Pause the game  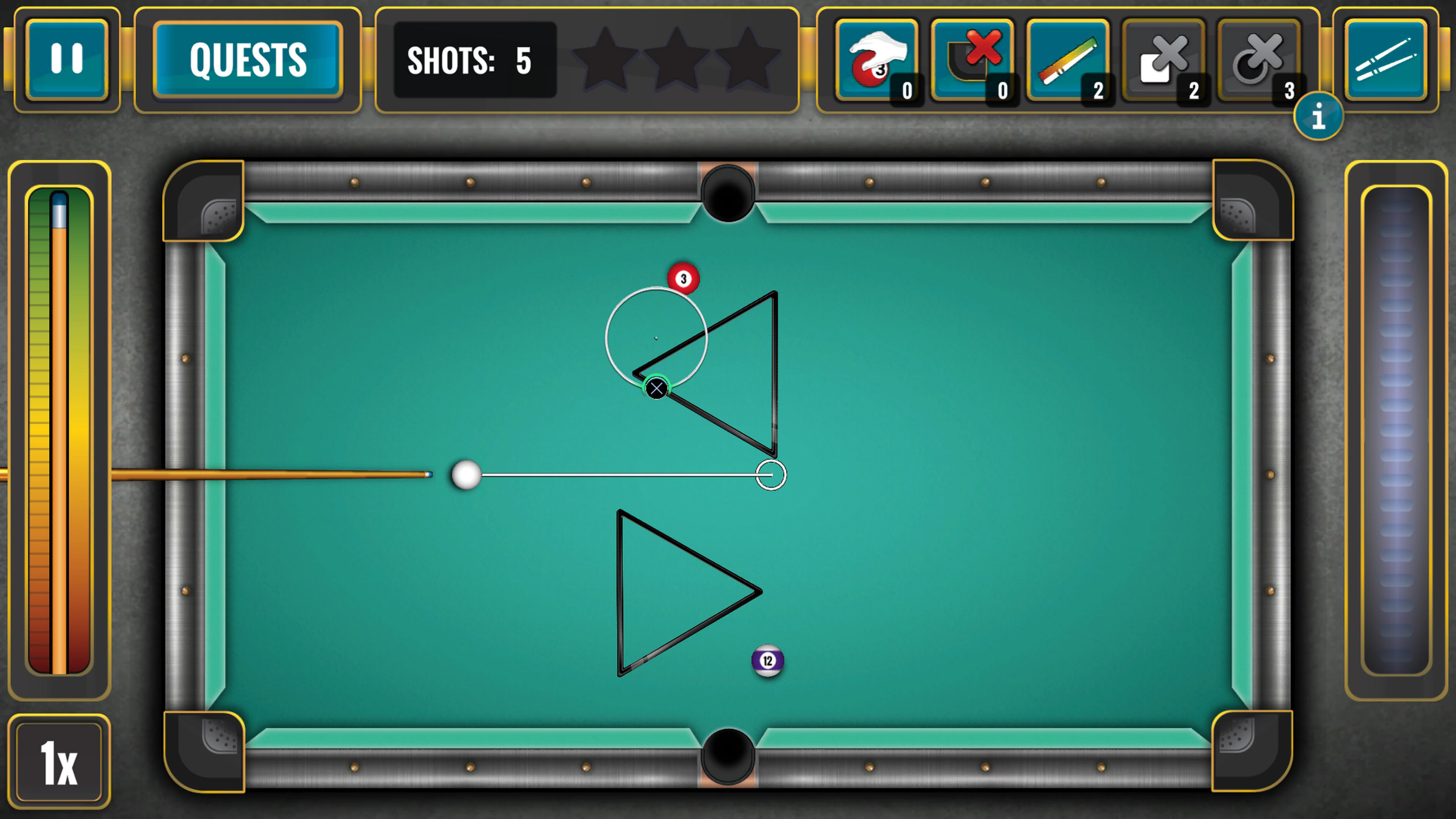click(66, 58)
